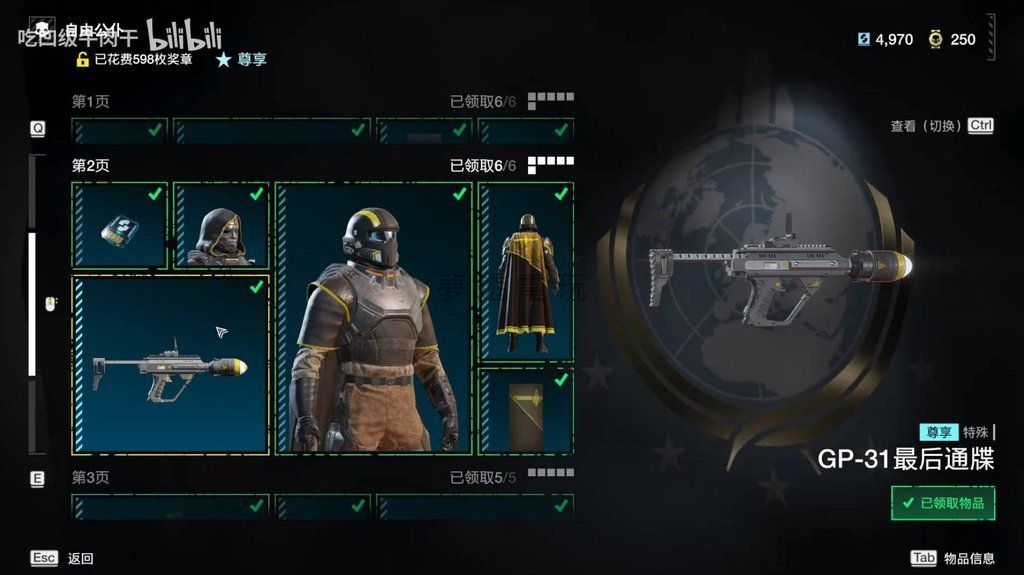Select the hooded helmet reward tile
The width and height of the screenshot is (1024, 575).
[x=221, y=225]
